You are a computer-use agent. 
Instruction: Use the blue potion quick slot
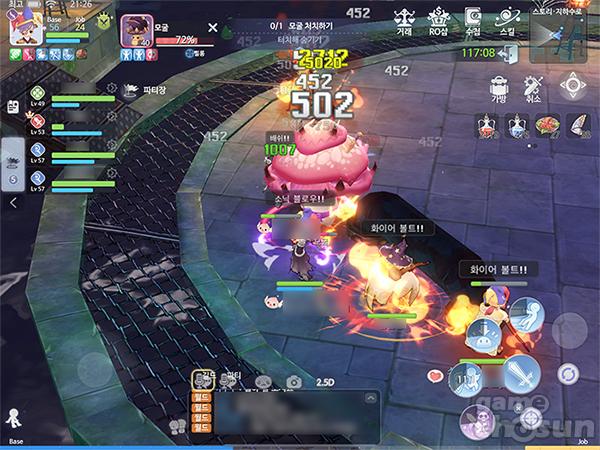518,126
